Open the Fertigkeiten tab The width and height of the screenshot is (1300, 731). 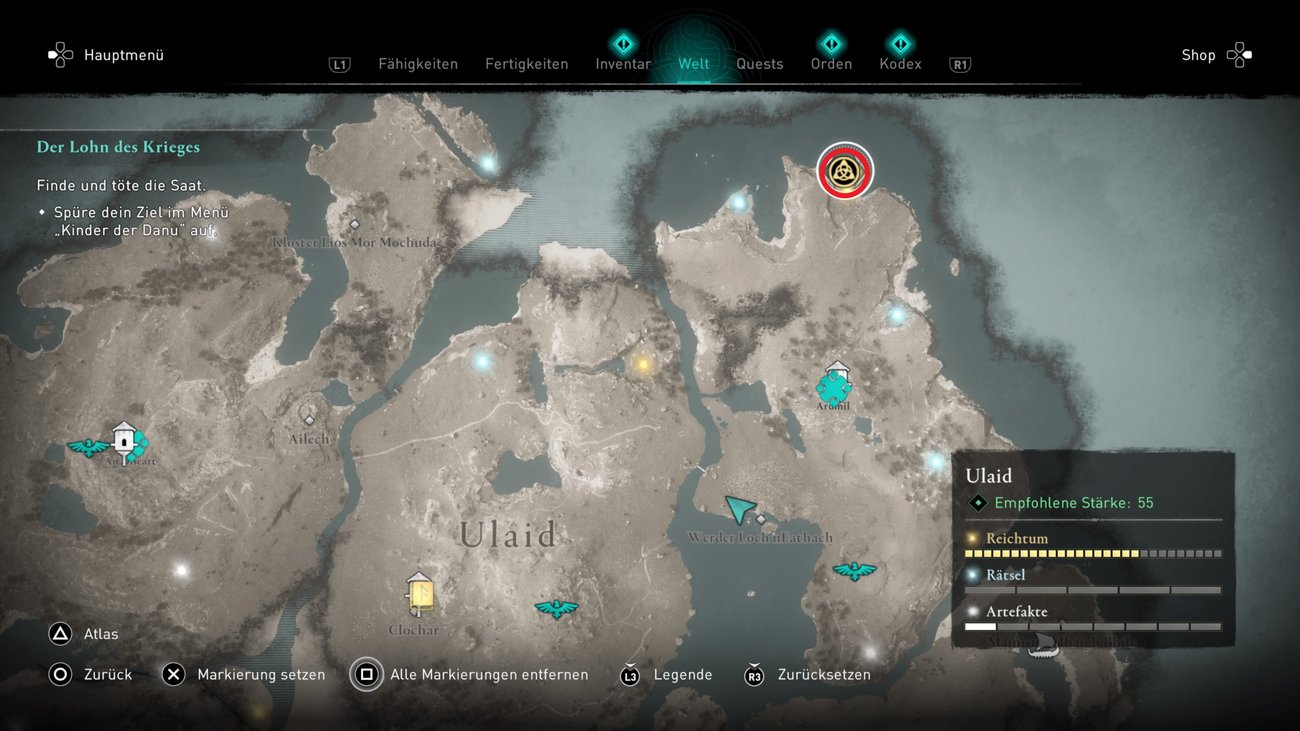526,64
